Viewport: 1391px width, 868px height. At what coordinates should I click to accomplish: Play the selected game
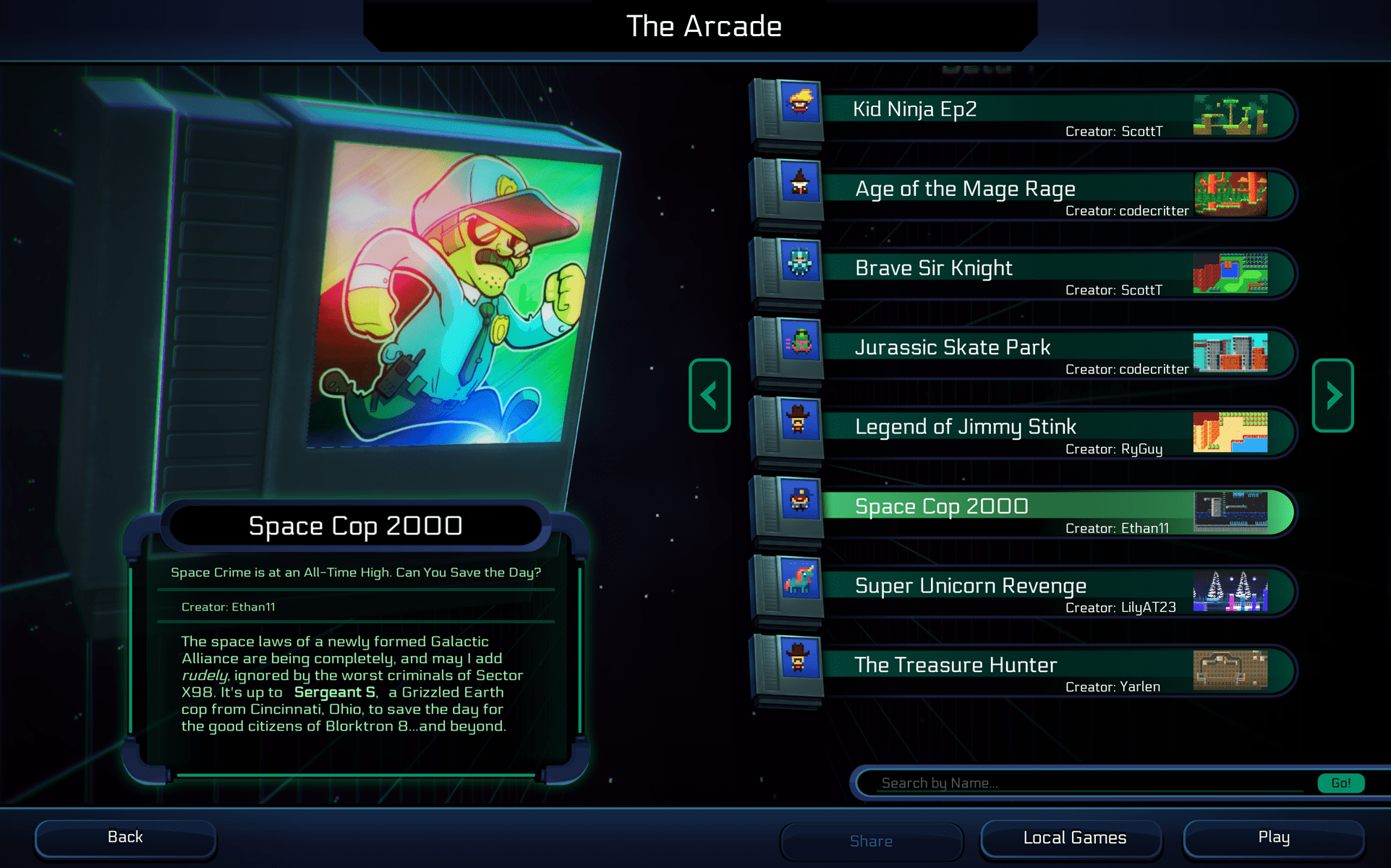click(x=1273, y=838)
